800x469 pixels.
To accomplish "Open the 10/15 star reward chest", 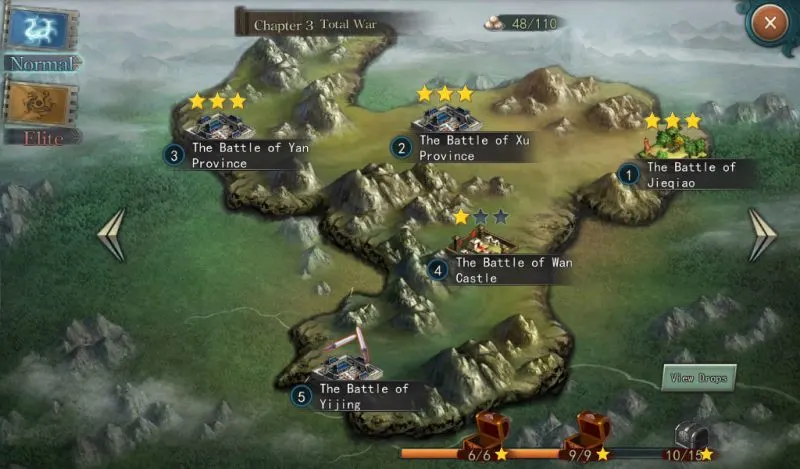I will click(689, 435).
